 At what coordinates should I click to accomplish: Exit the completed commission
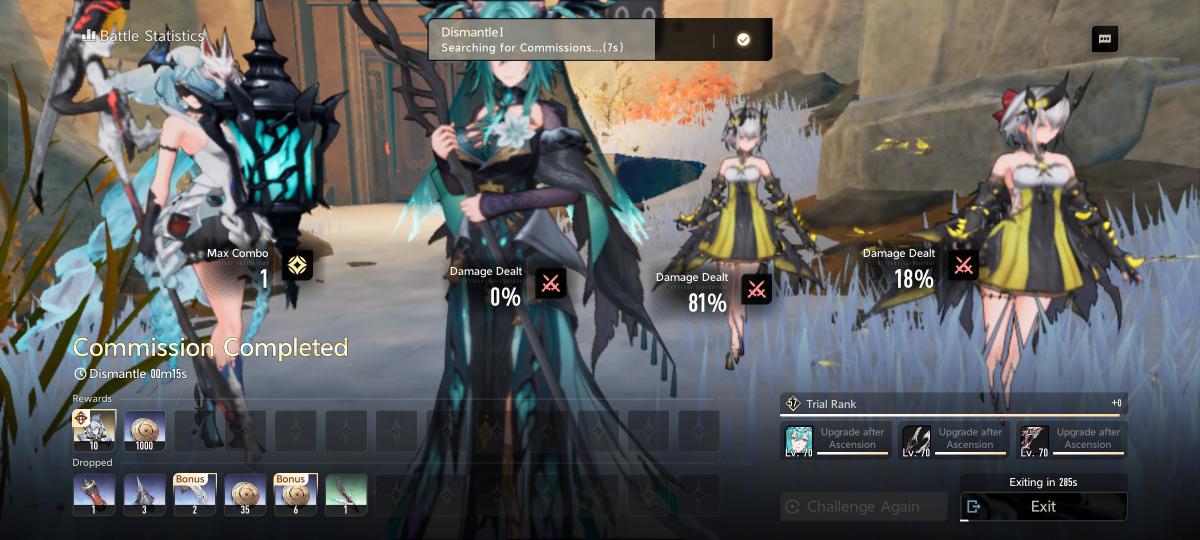[x=1043, y=506]
